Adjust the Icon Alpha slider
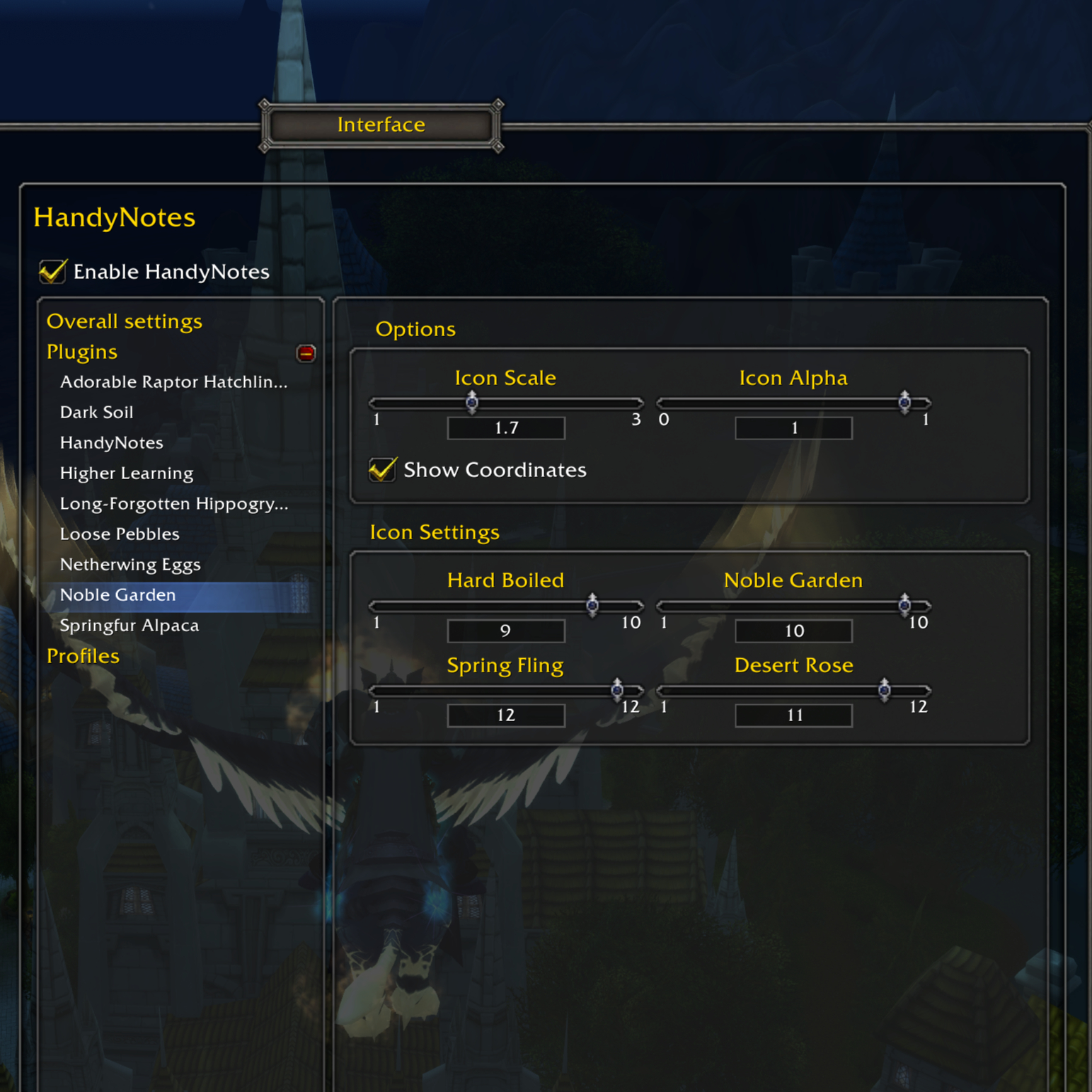 [904, 403]
